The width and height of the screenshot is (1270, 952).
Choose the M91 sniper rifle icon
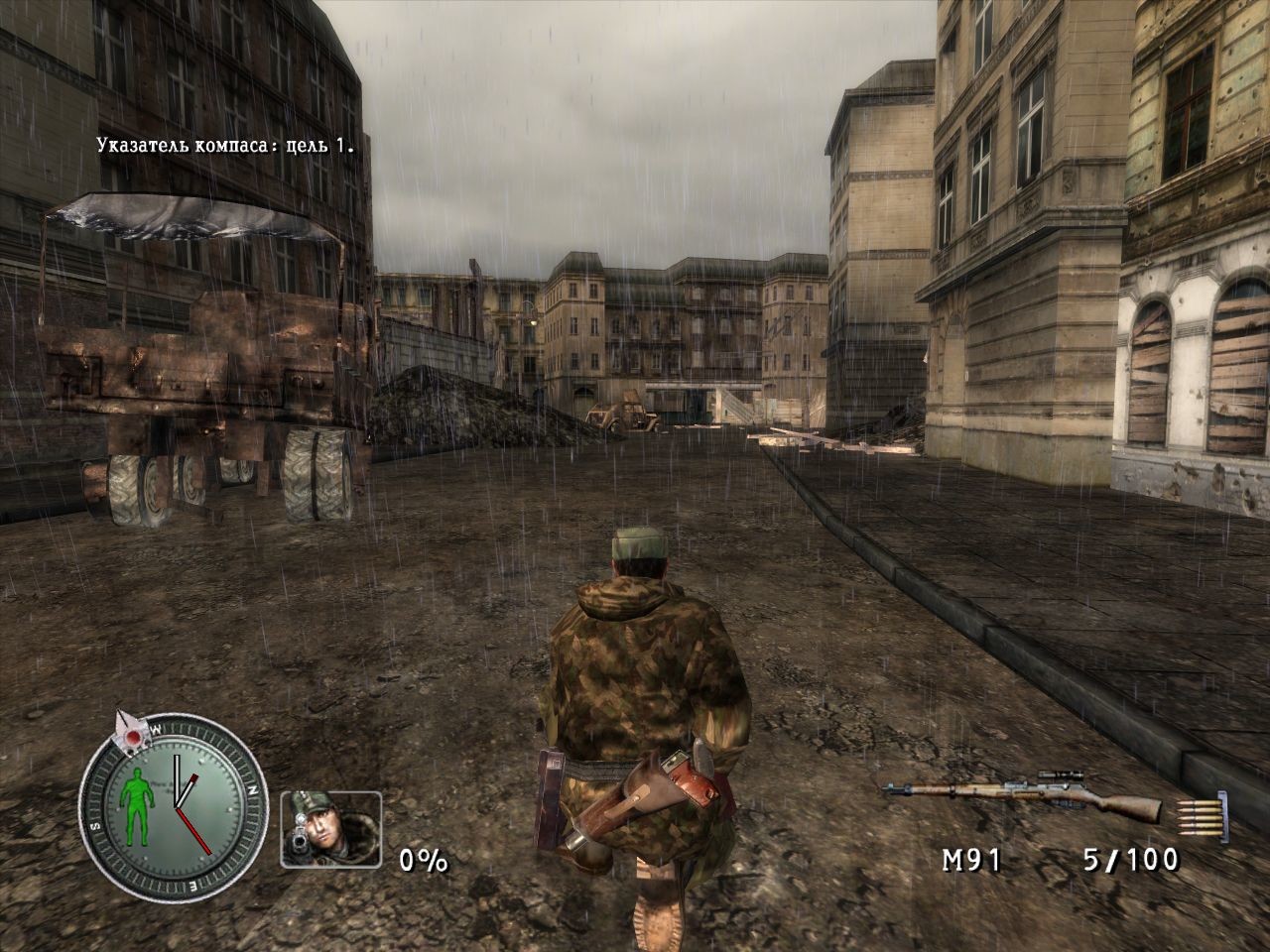coord(1022,792)
